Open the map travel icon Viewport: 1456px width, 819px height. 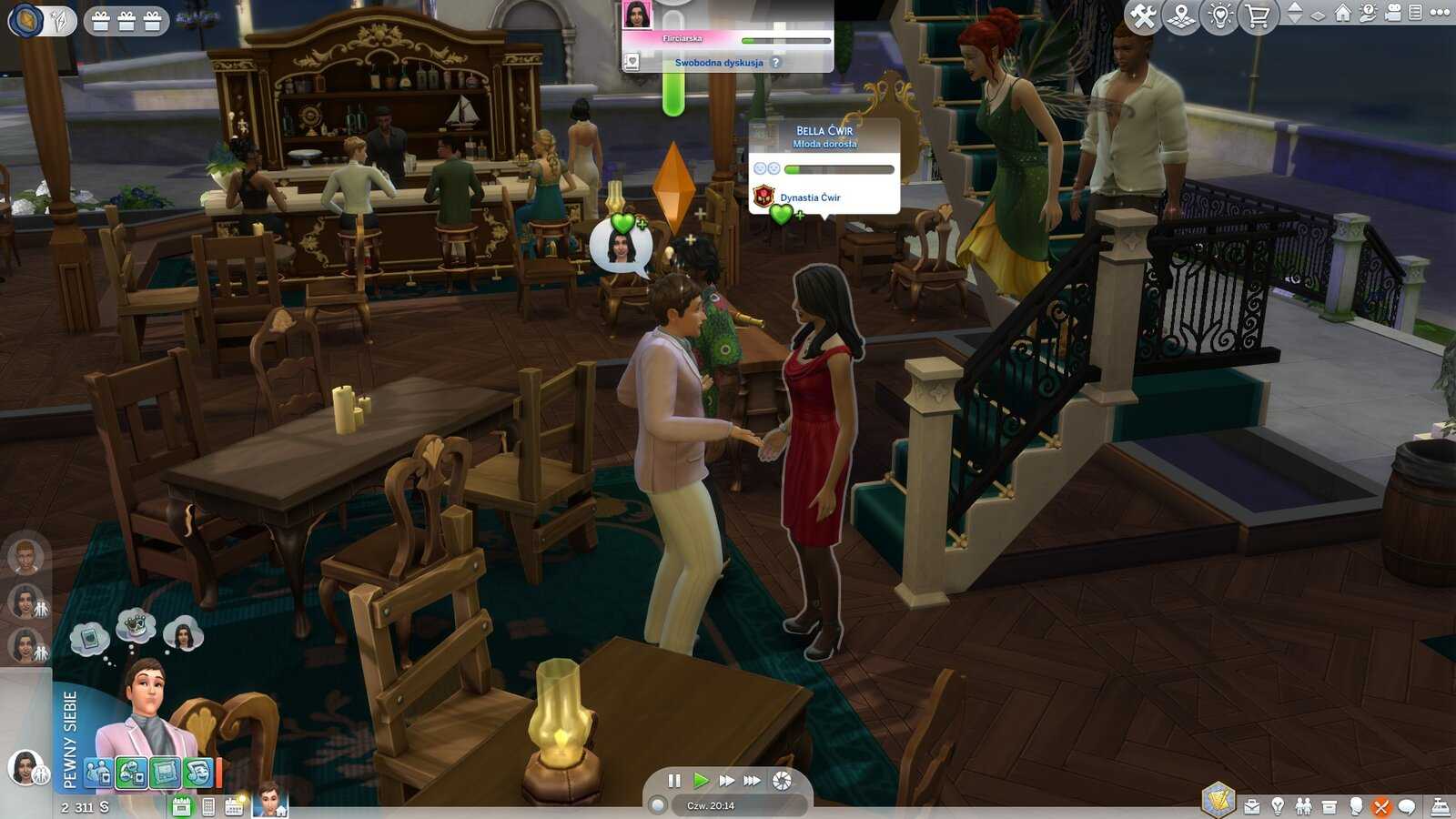click(1181, 15)
